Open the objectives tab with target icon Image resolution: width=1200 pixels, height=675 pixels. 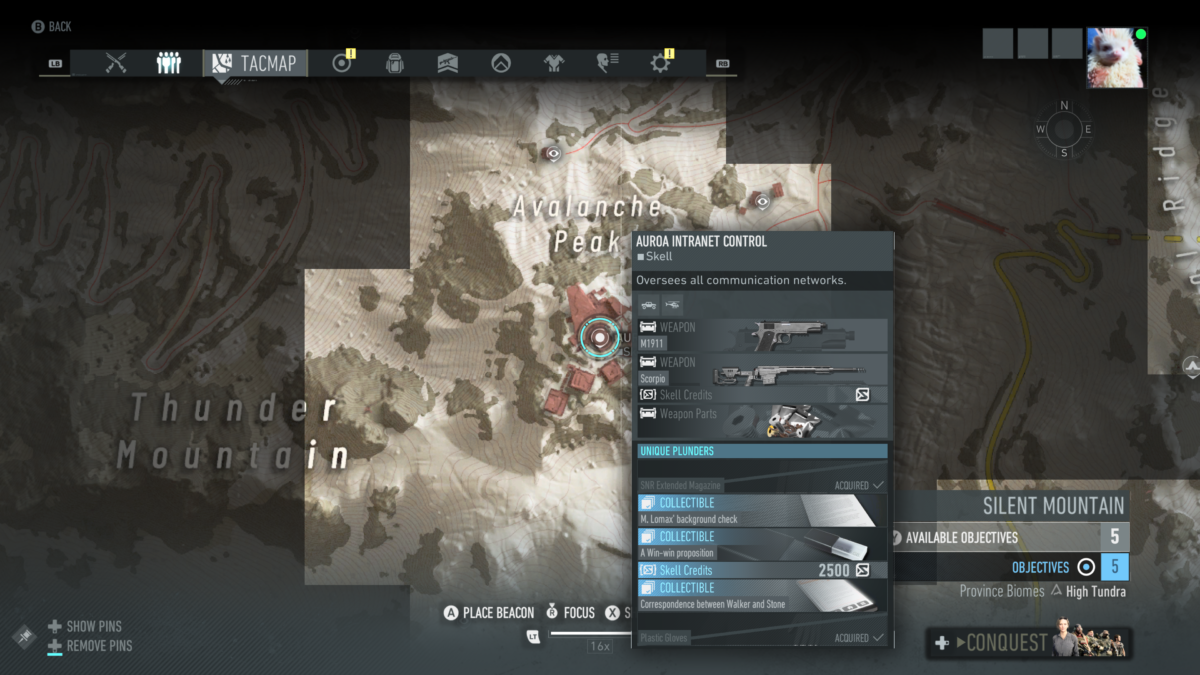pos(342,64)
